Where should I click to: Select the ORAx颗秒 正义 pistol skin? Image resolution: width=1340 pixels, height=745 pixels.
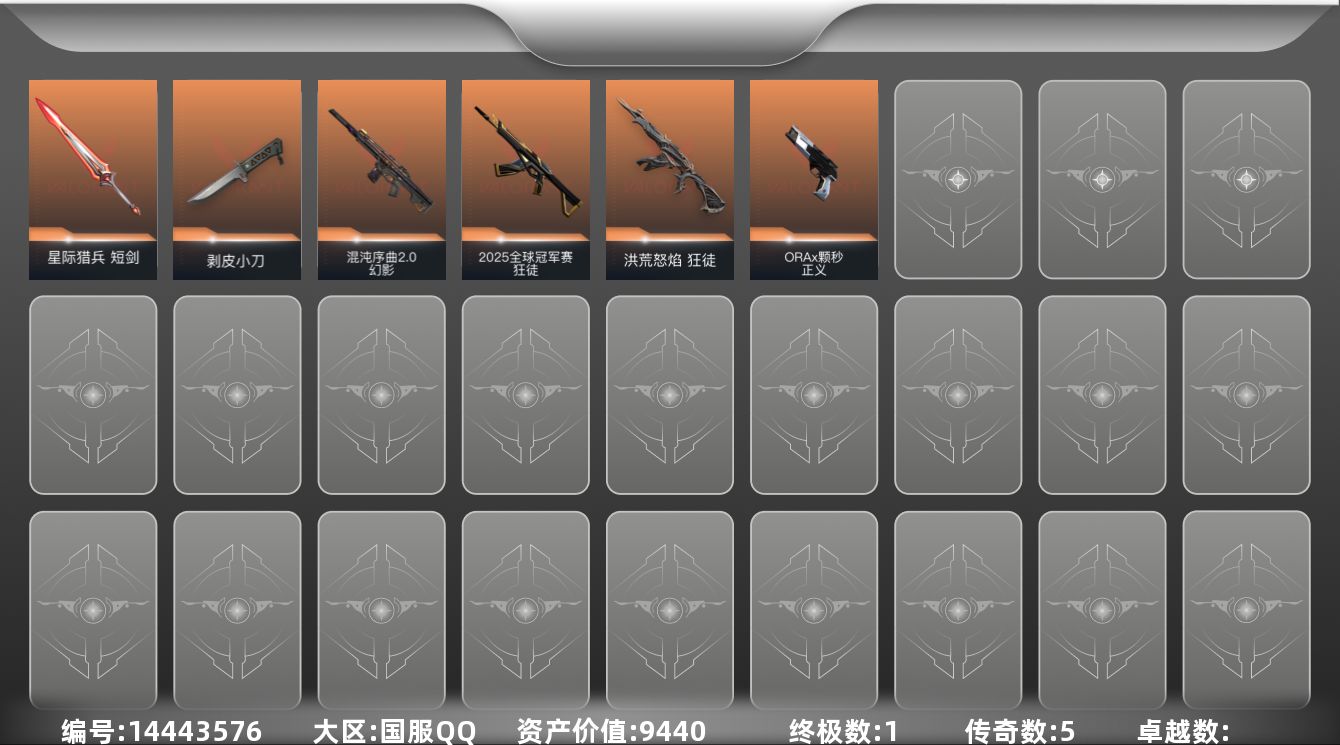813,178
